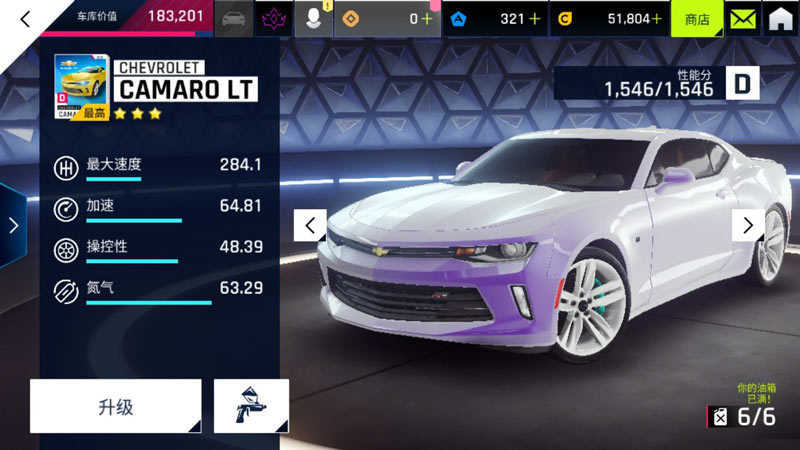Show the next car in garage
This screenshot has width=800, height=450.
[x=748, y=225]
